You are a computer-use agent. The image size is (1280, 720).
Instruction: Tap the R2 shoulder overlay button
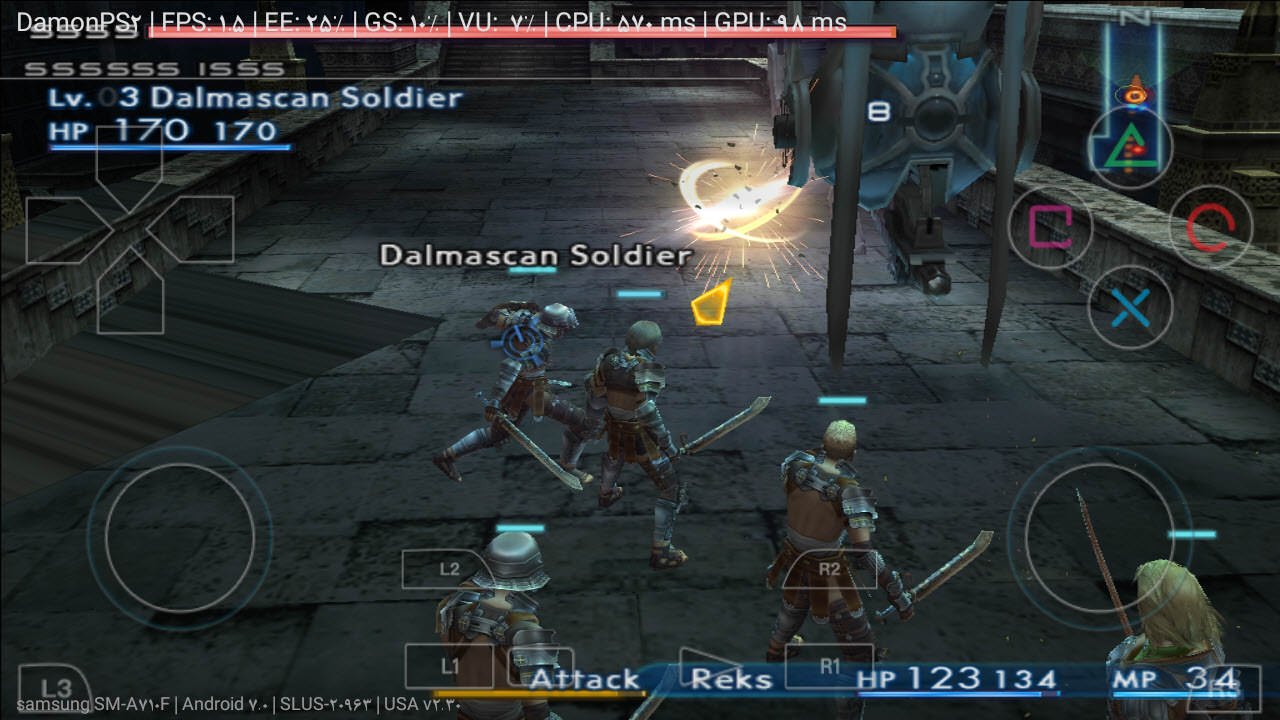[x=829, y=569]
